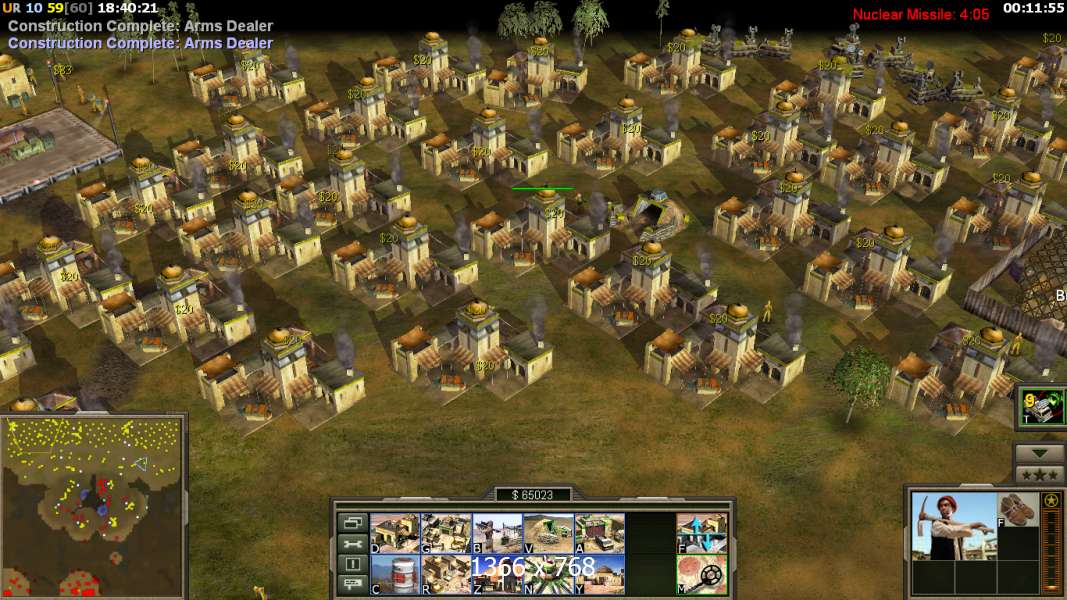Click the overlapping windows button
Viewport: 1067px width, 600px height.
tap(351, 522)
